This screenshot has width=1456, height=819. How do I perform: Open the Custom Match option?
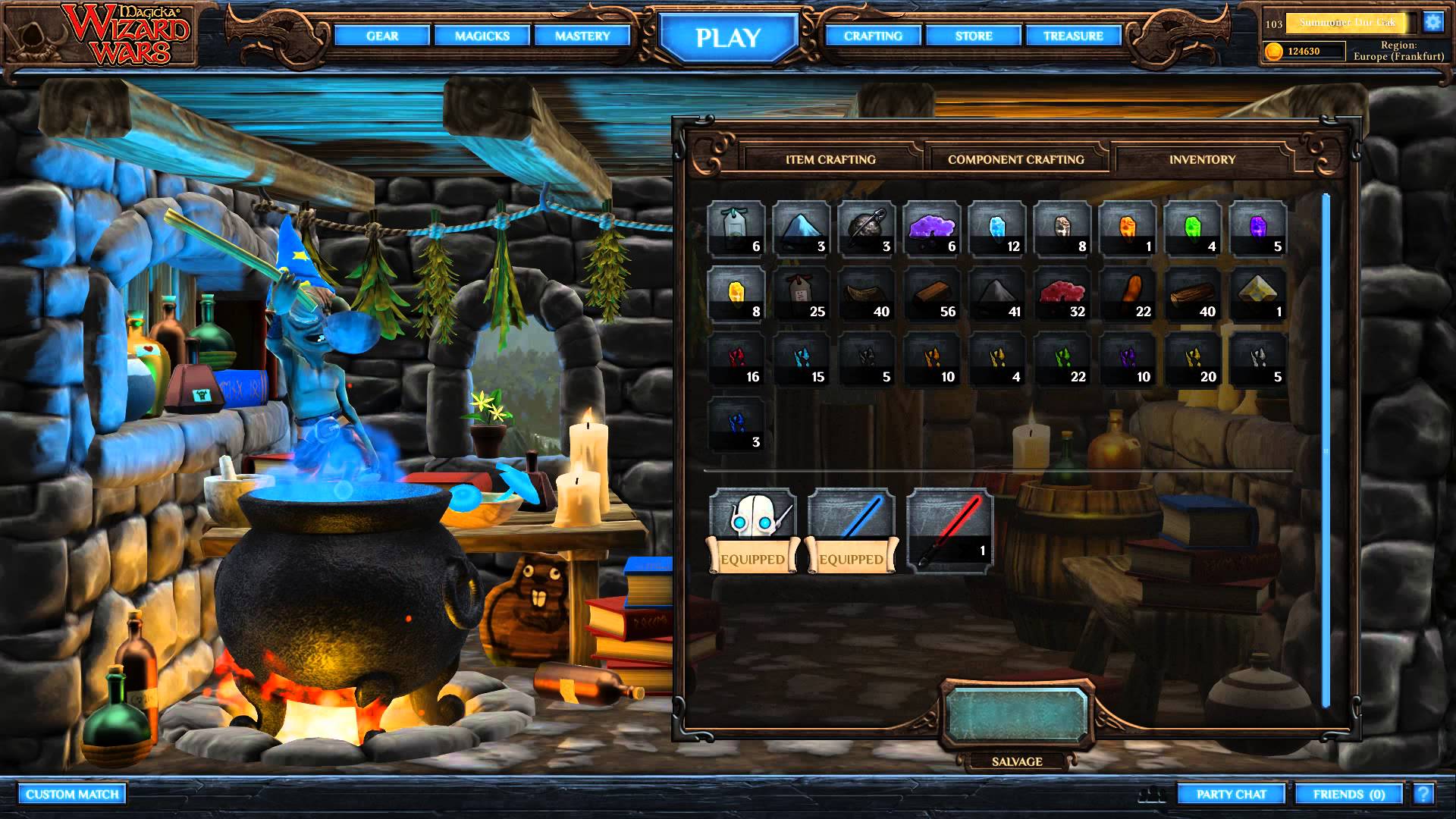point(72,794)
